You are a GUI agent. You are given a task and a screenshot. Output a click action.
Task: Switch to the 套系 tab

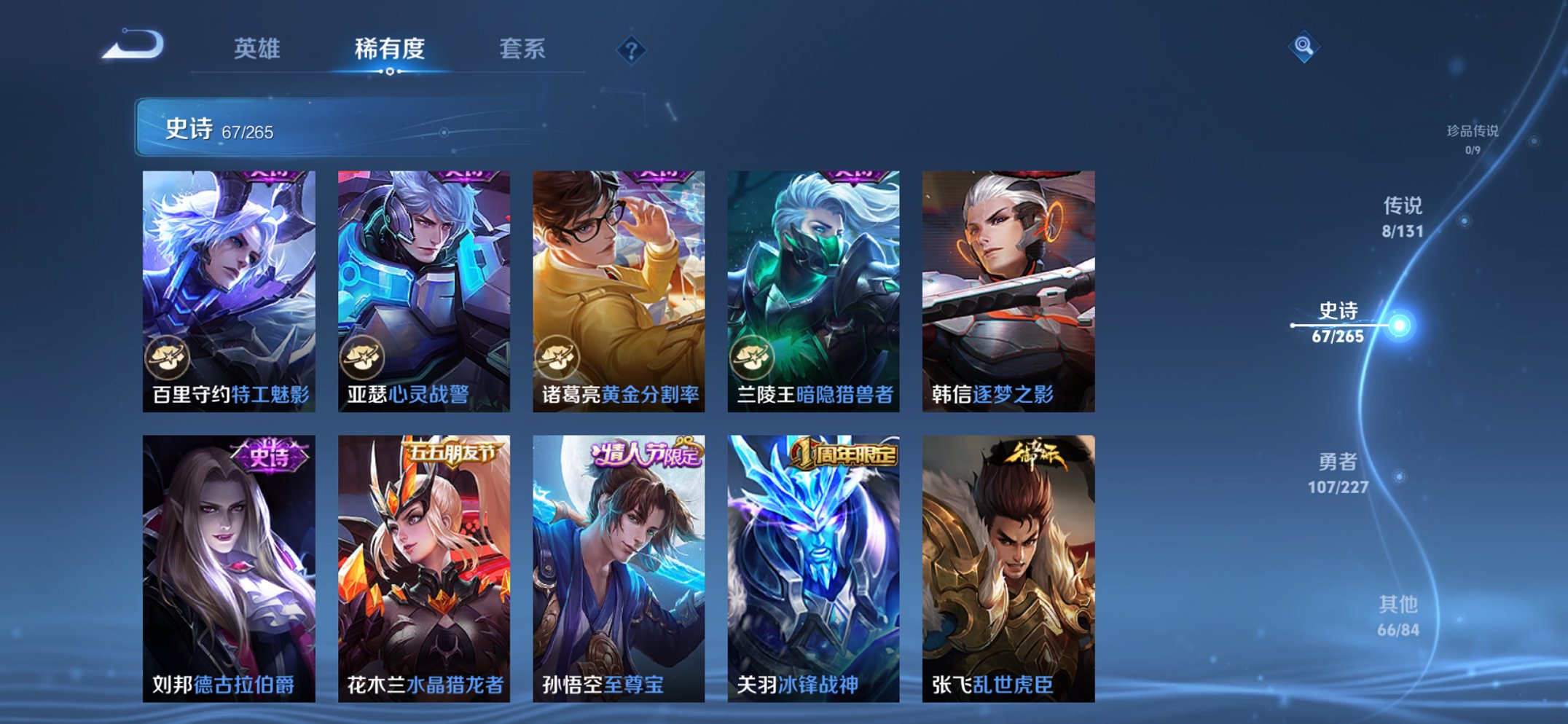click(x=523, y=50)
